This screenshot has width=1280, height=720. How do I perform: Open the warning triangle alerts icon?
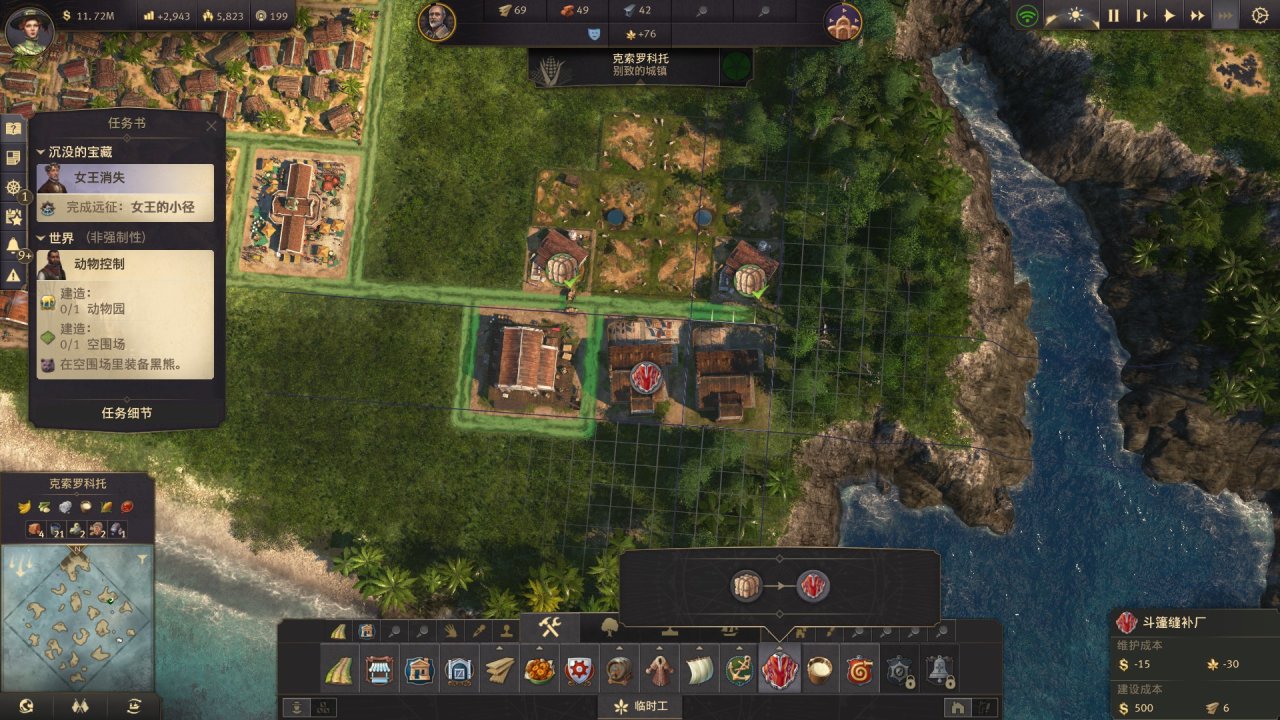point(13,275)
